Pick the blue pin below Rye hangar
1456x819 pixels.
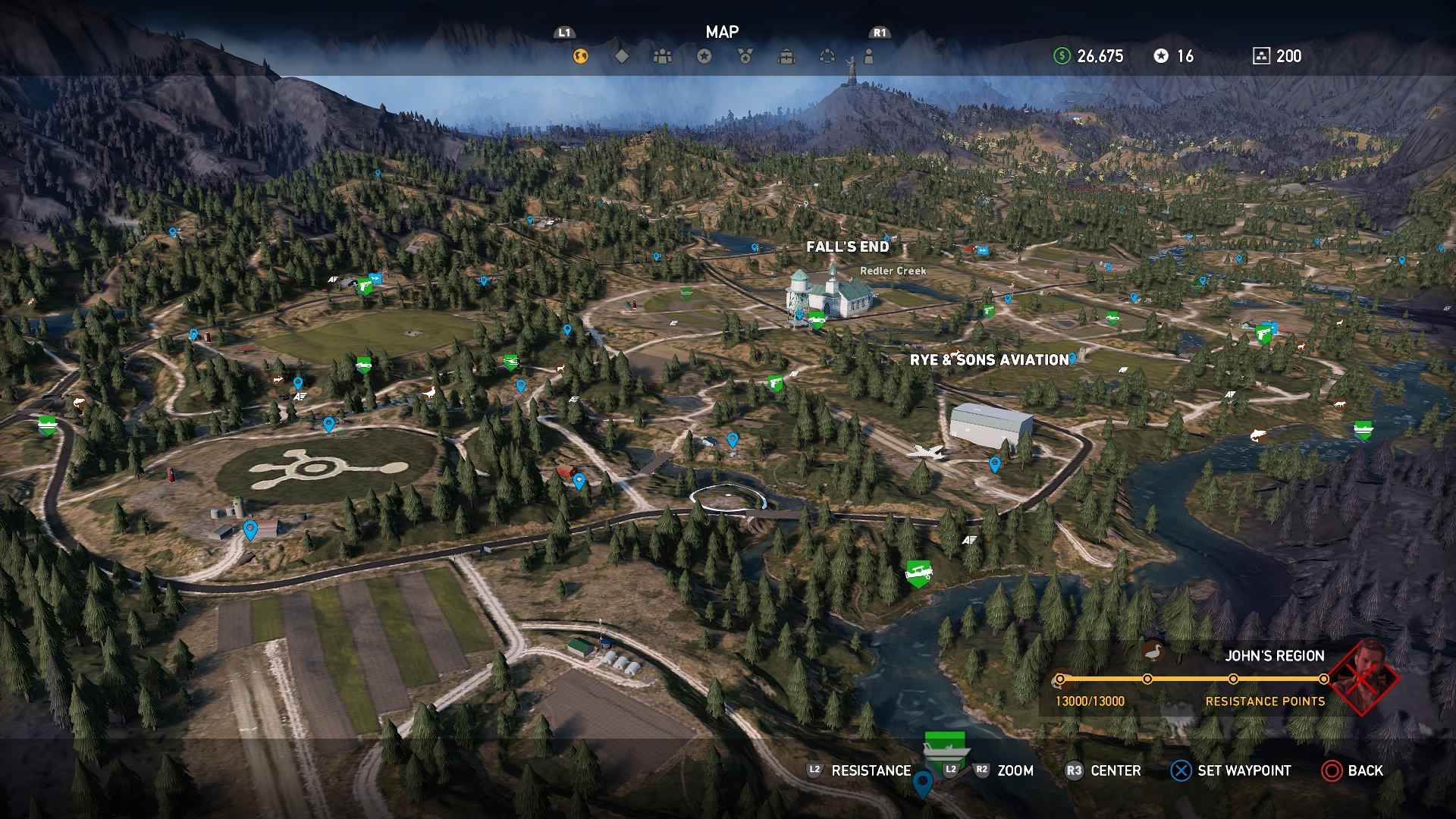pos(994,463)
